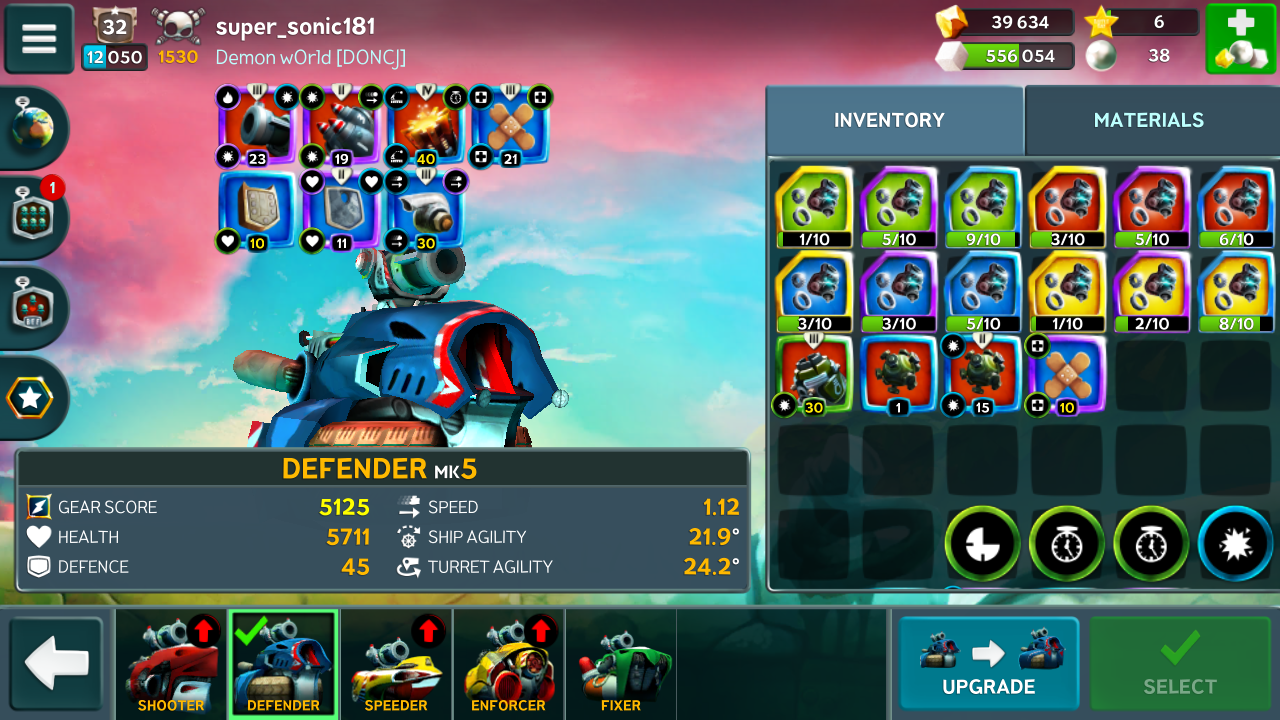Pick the Enforcer ship
Image resolution: width=1280 pixels, height=720 pixels.
click(x=508, y=664)
